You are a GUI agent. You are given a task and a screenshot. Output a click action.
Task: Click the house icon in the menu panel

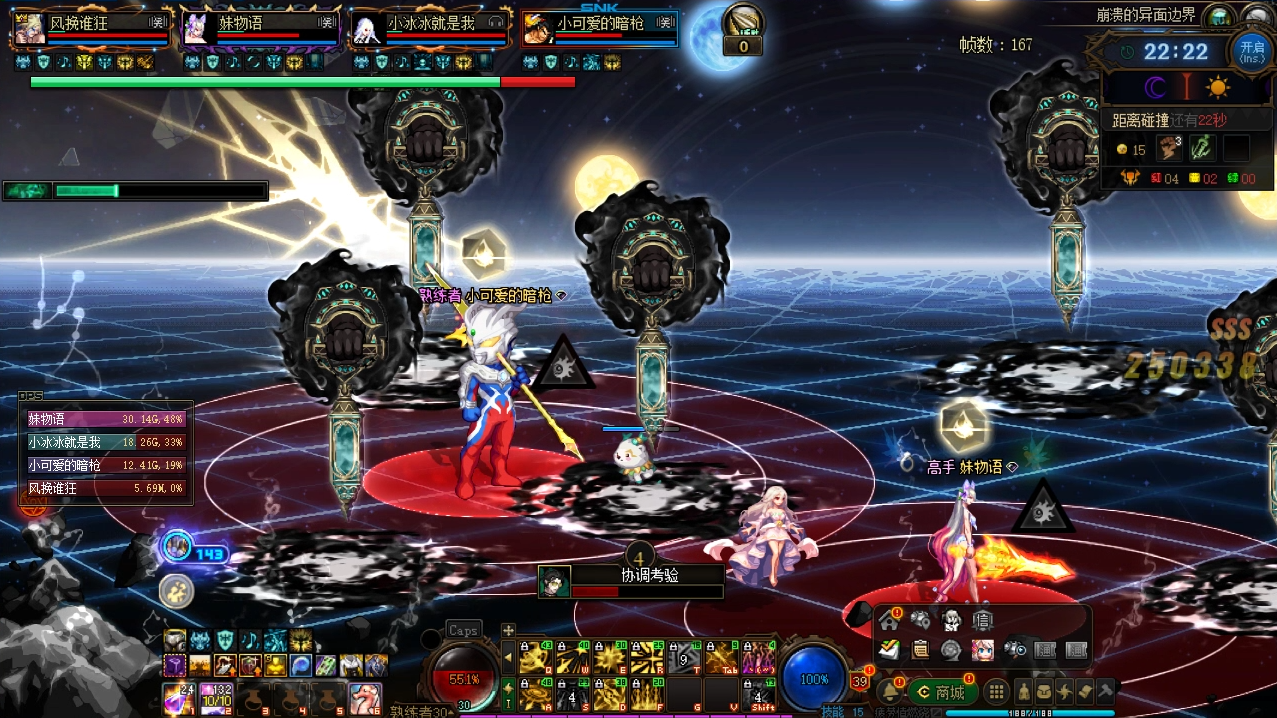coord(888,621)
